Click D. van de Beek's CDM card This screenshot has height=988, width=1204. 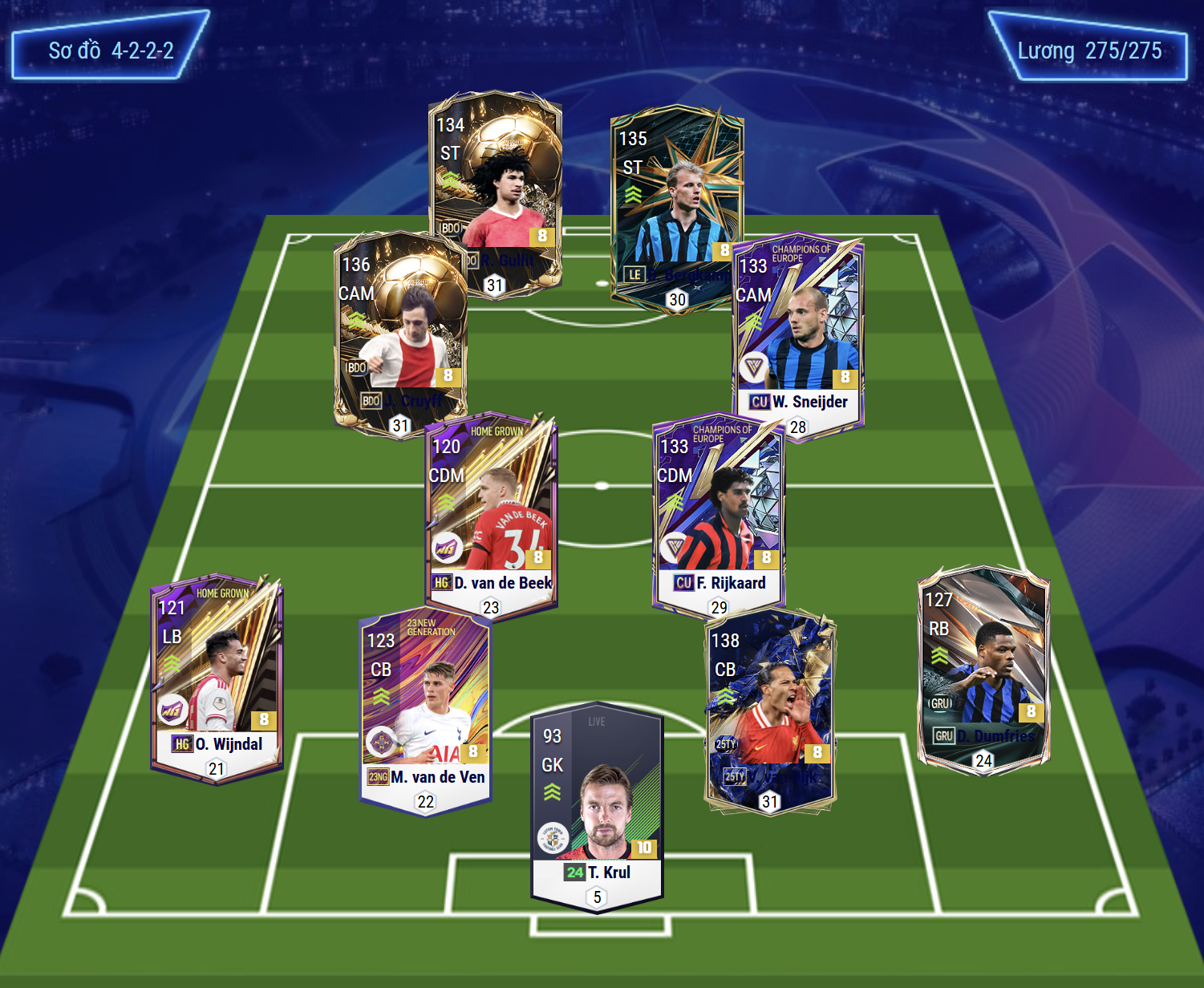[x=491, y=513]
